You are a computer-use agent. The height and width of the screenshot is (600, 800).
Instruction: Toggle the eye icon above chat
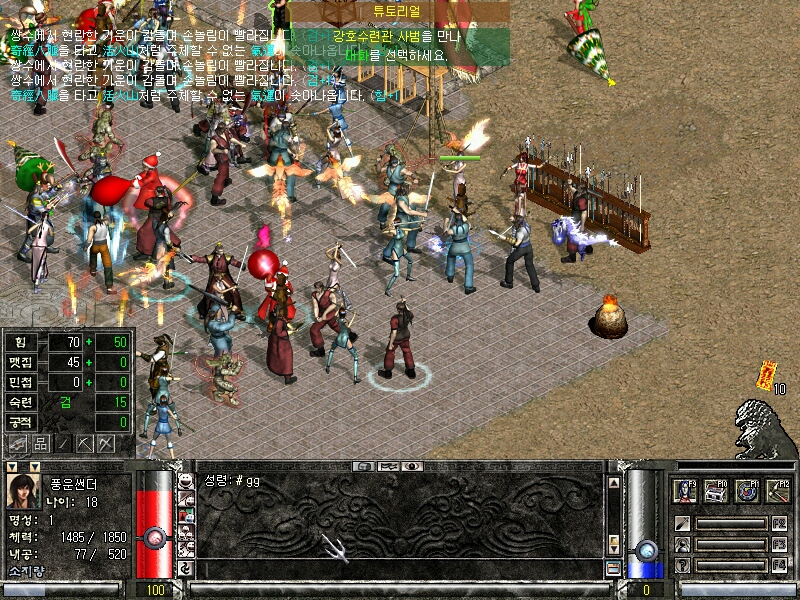(x=413, y=466)
